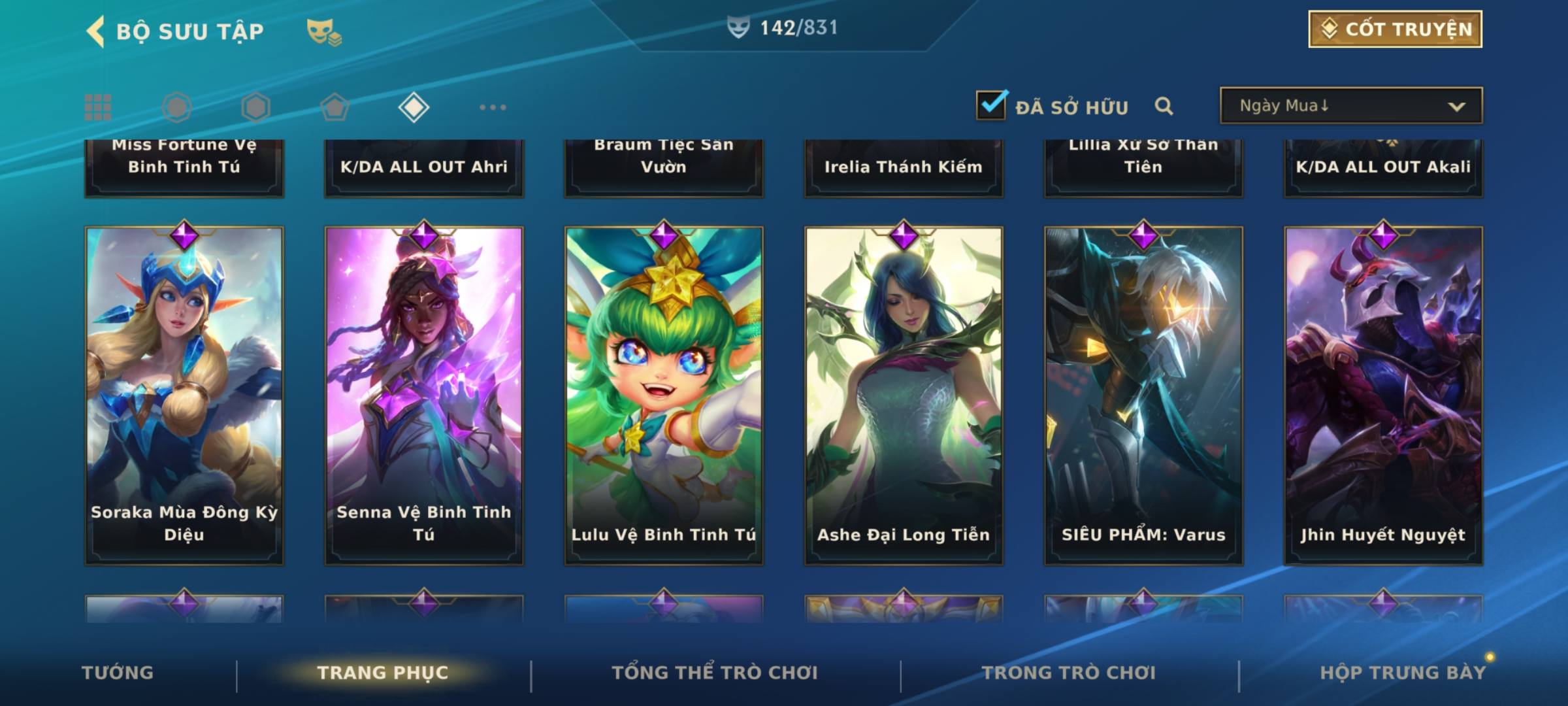The width and height of the screenshot is (1568, 706).
Task: Open the Cốt Truyện button
Action: 1395,29
